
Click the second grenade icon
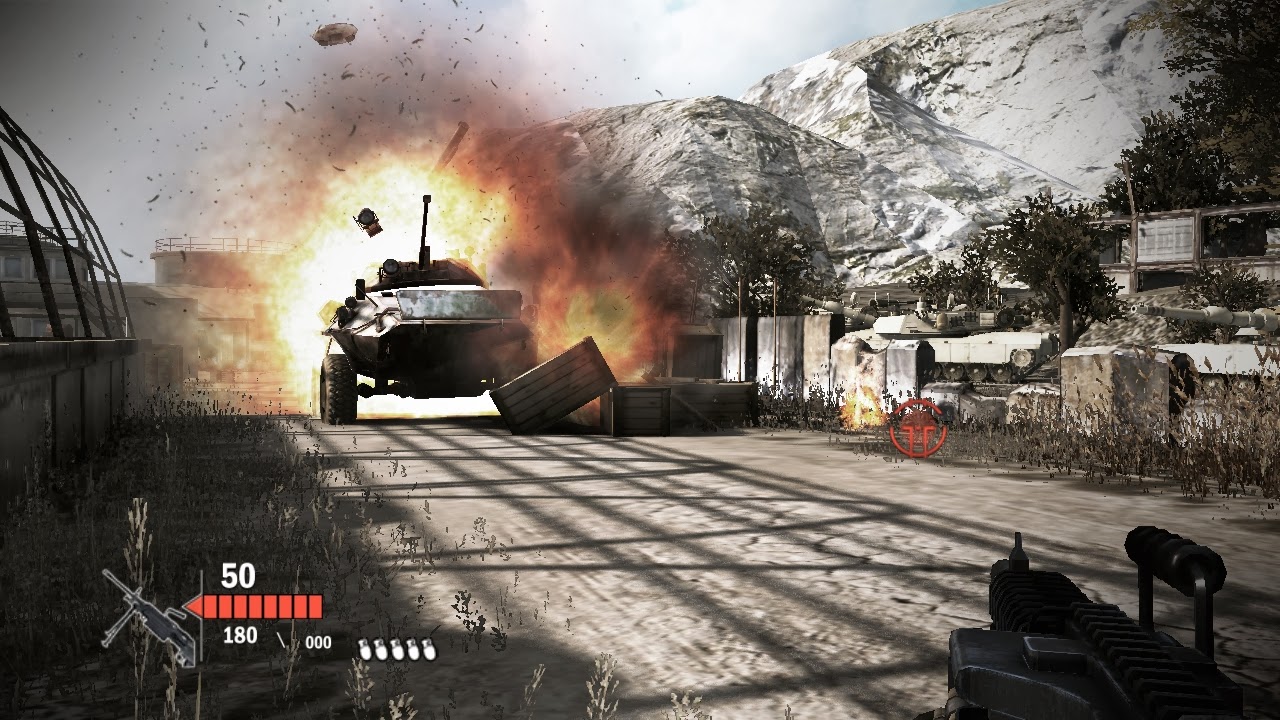point(380,648)
